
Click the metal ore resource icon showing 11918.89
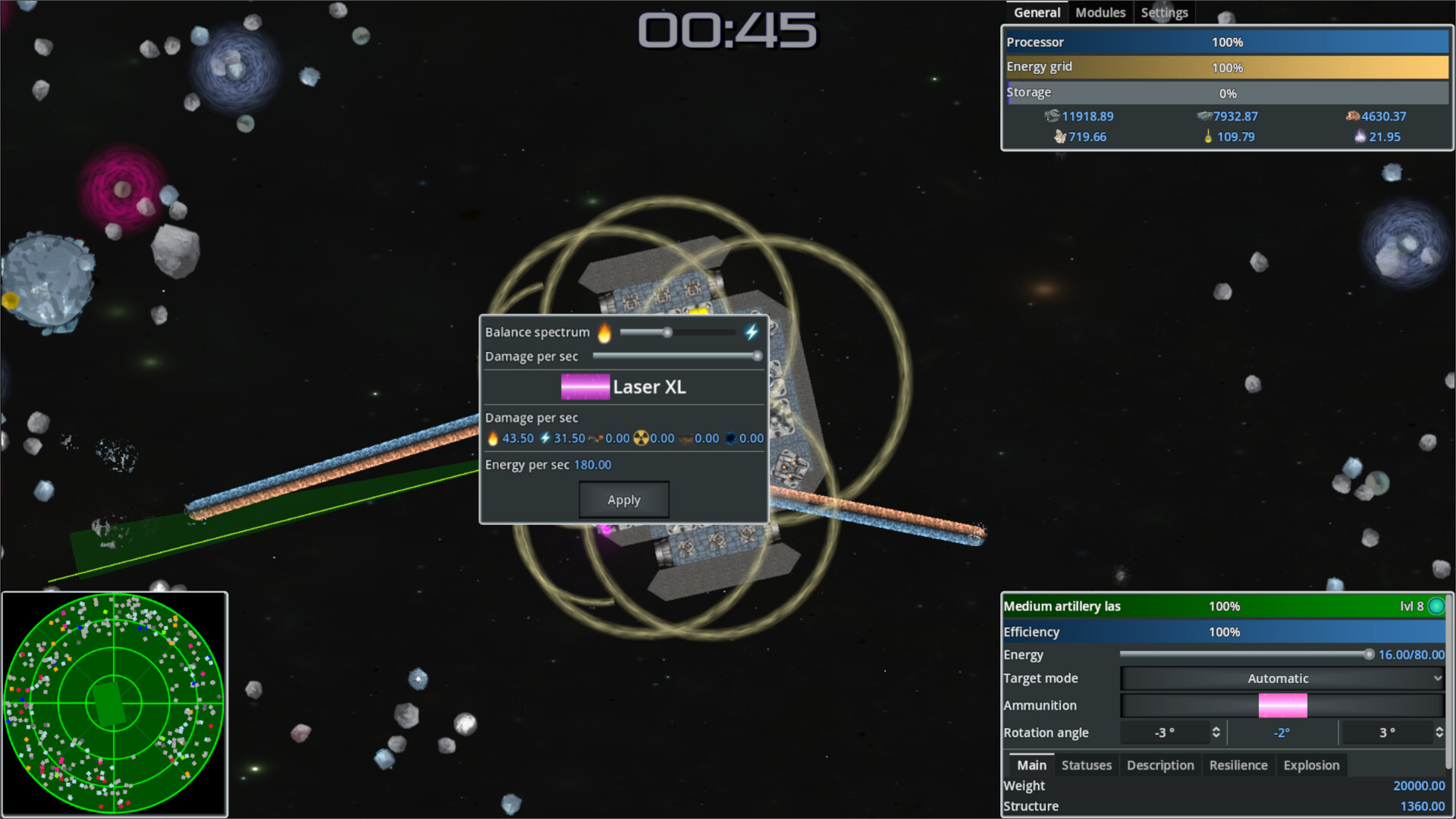pos(1053,116)
